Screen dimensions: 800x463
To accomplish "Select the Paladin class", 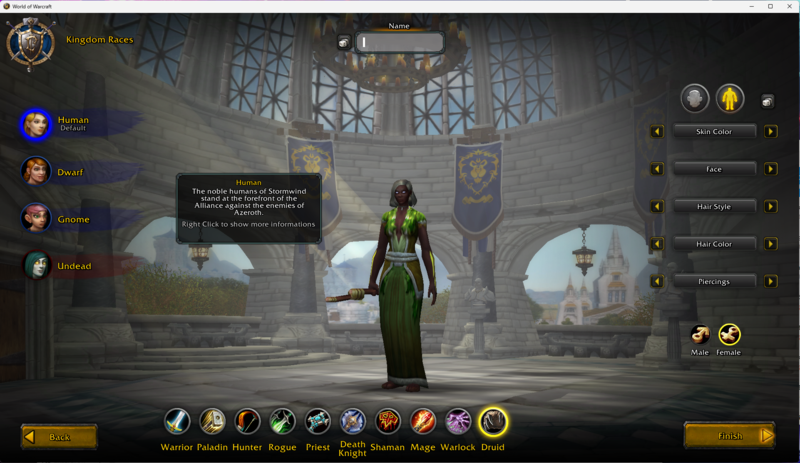I will tap(212, 421).
